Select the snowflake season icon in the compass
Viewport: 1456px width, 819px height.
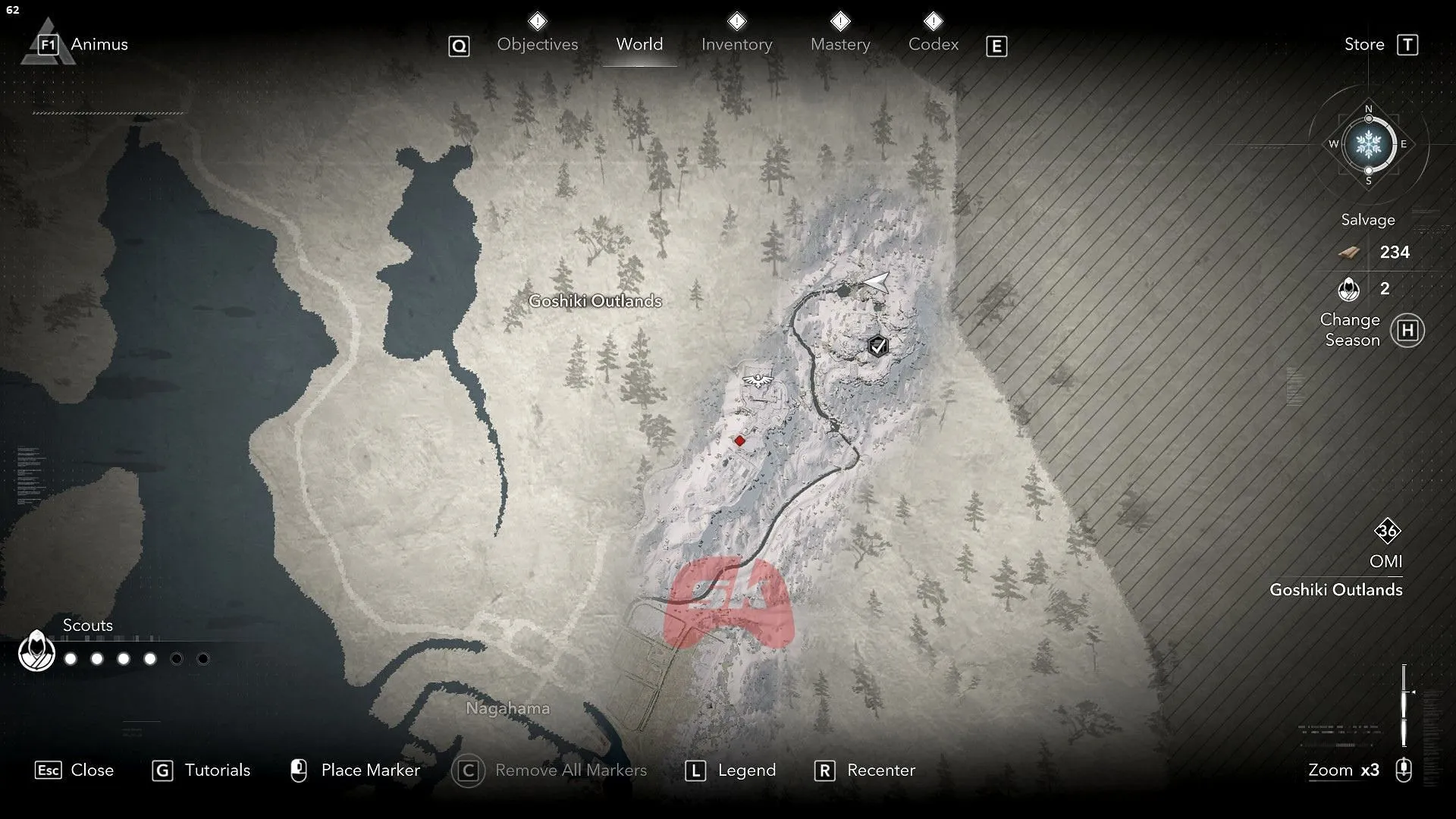[1367, 146]
